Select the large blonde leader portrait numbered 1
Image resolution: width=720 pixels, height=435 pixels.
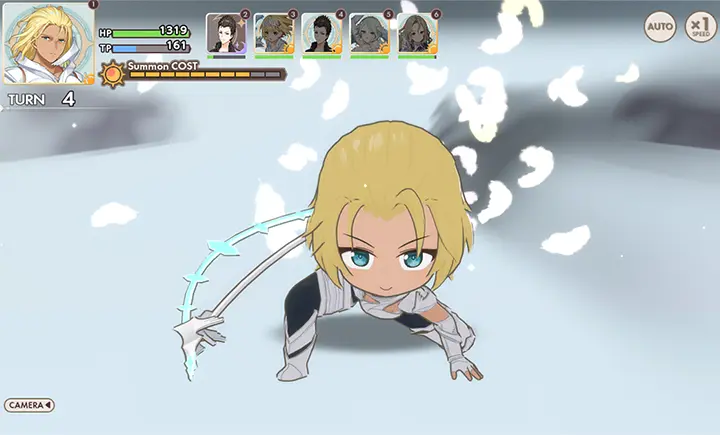point(49,43)
